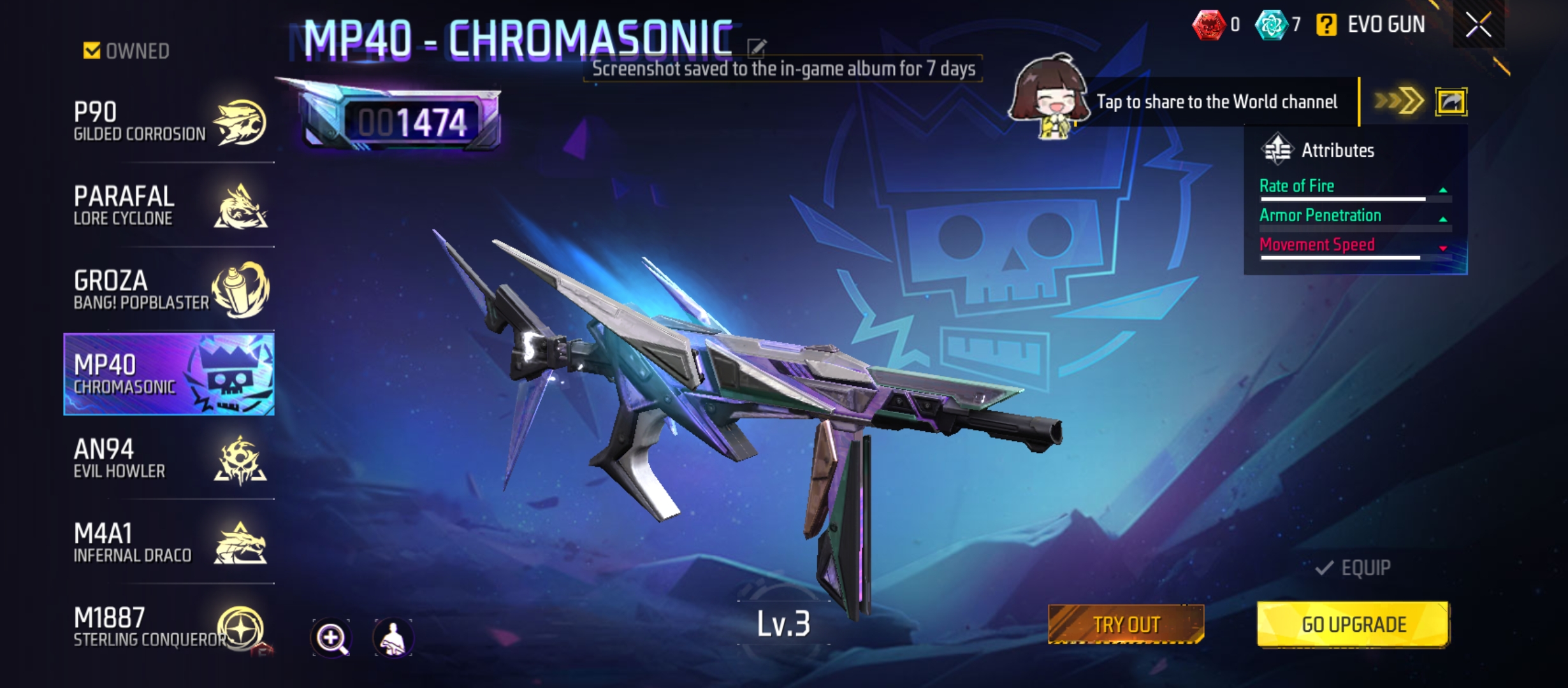Choose the Parafal Lore Cyclone entry
This screenshot has width=1568, height=688.
(x=169, y=205)
